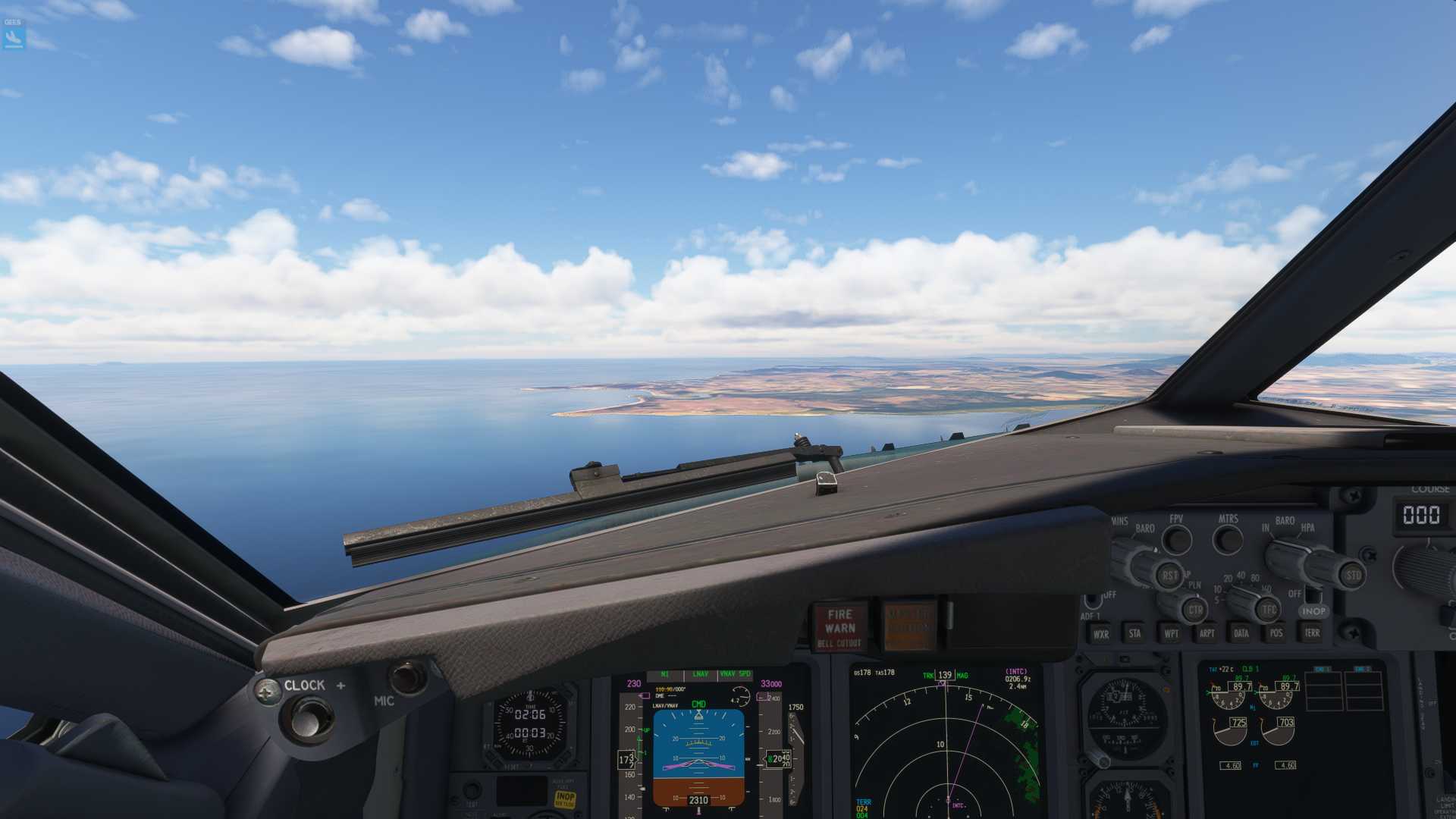
Task: Activate the POS map button
Action: point(1276,633)
